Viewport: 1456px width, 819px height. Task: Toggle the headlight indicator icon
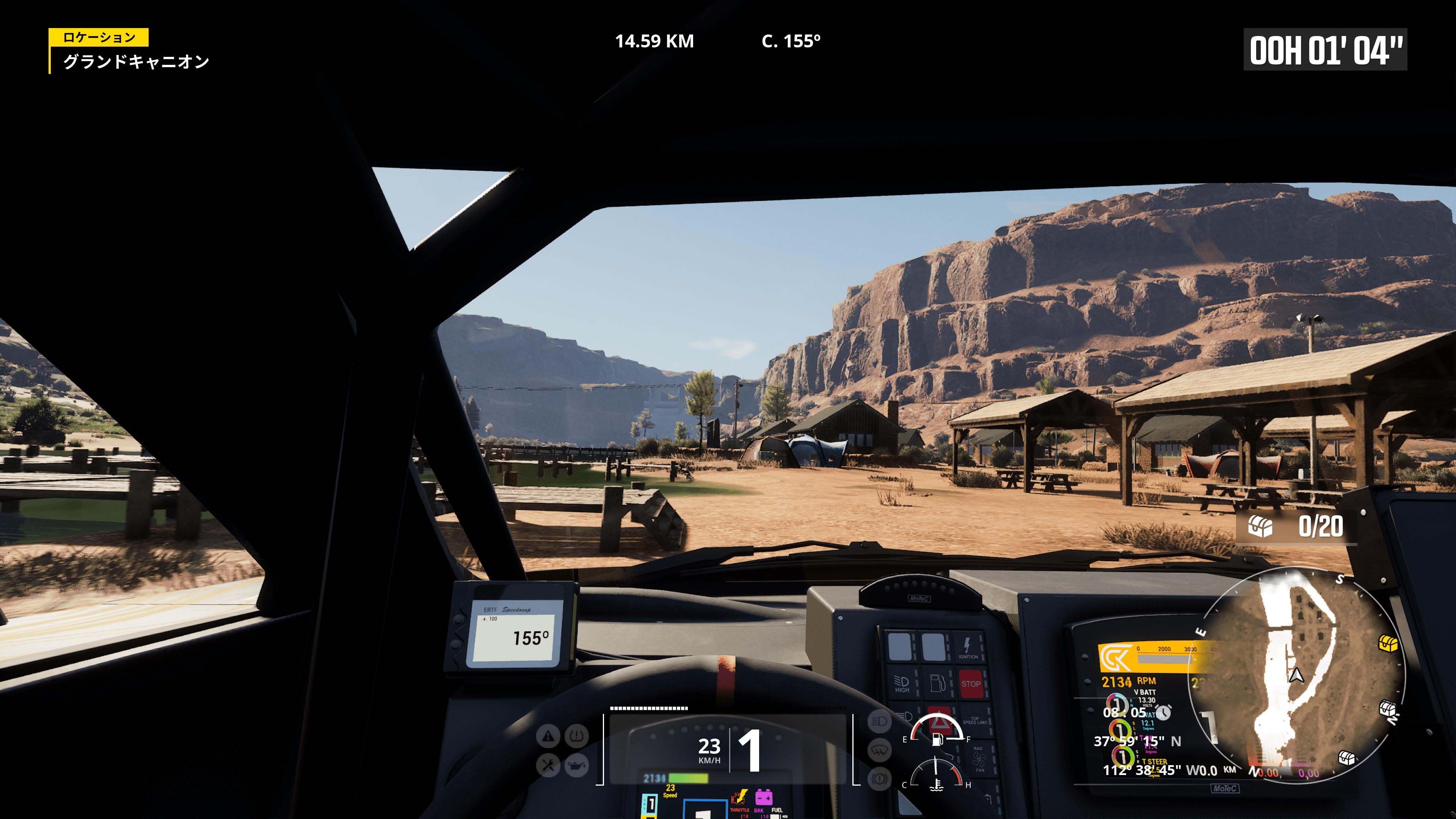(x=879, y=721)
